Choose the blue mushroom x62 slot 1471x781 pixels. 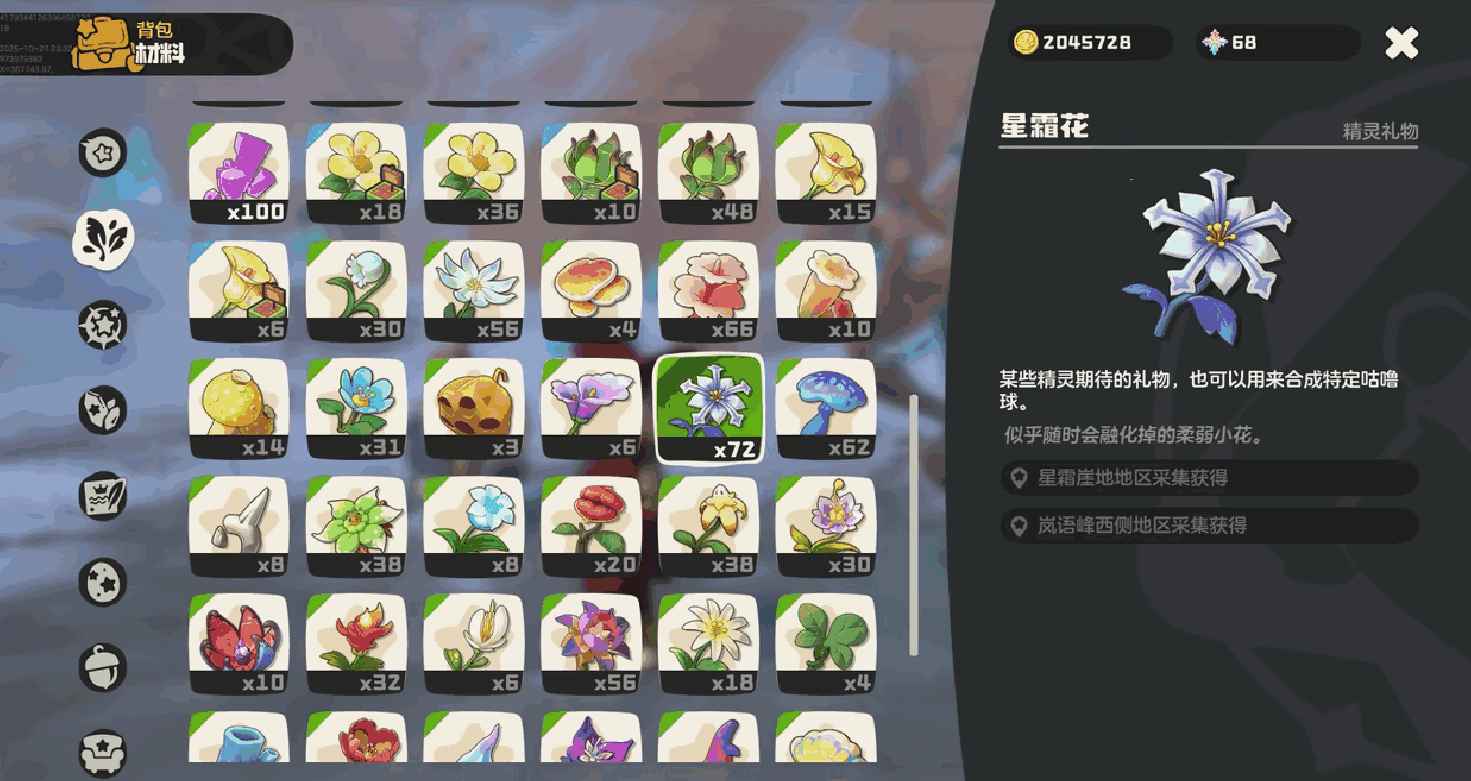click(825, 409)
